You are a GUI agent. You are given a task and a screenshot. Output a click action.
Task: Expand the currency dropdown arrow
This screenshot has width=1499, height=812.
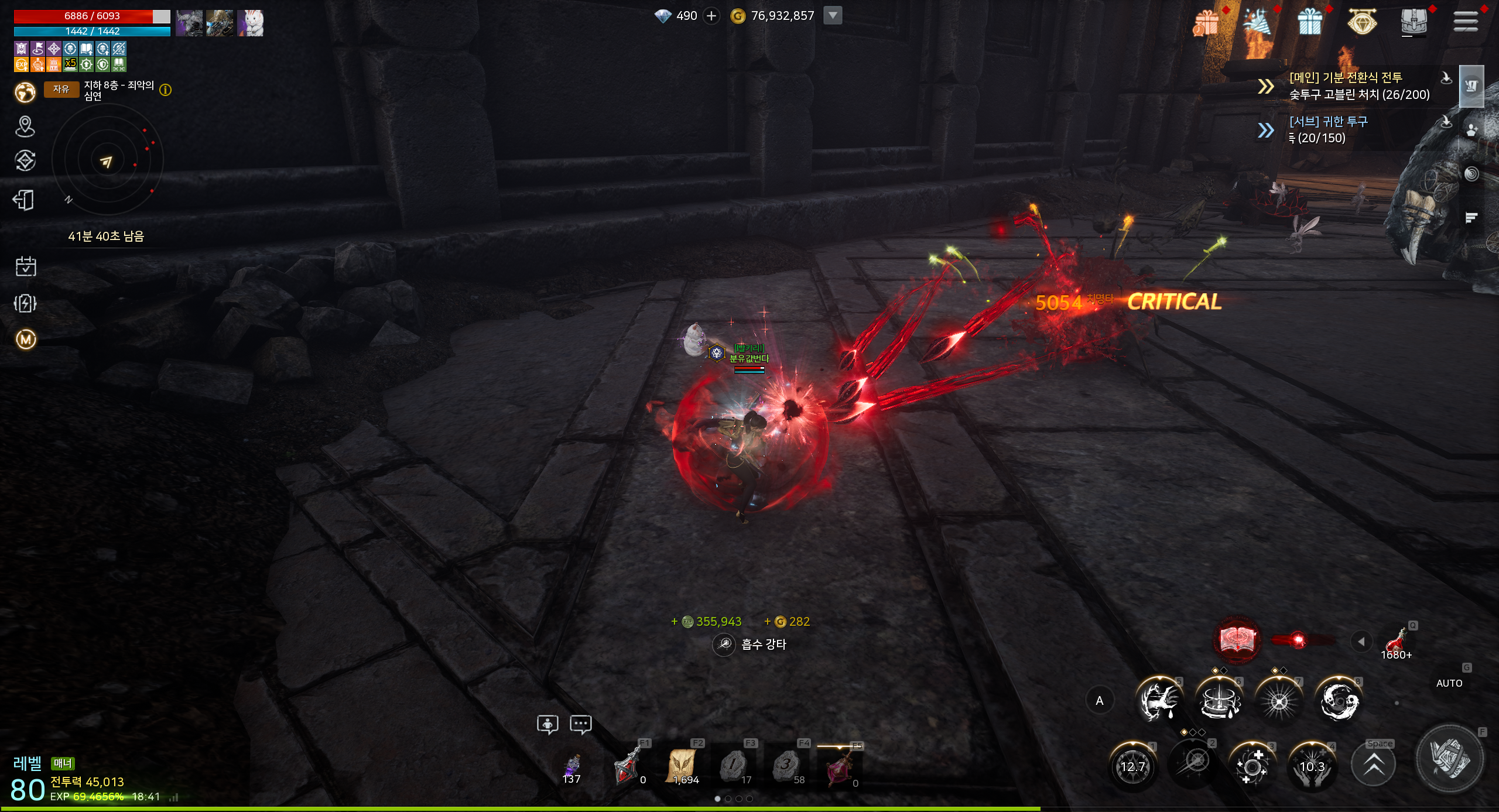tap(833, 15)
